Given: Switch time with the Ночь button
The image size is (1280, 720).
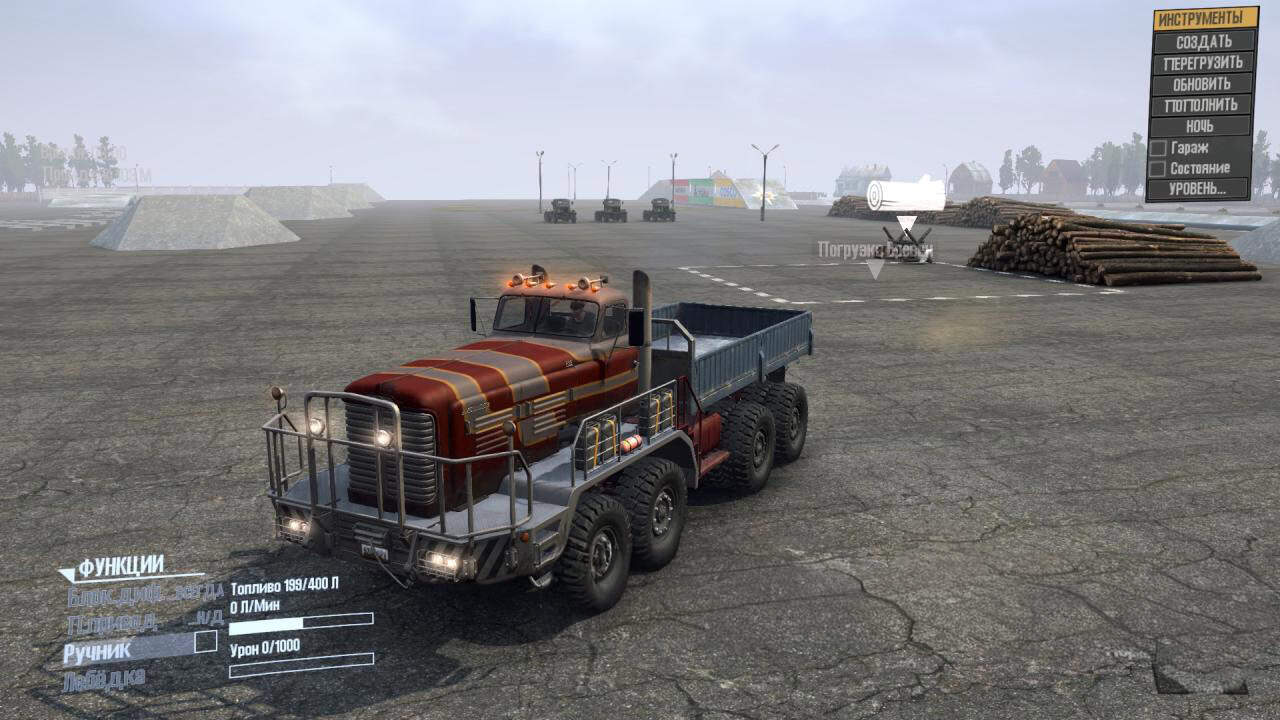Looking at the screenshot, I should point(1203,126).
